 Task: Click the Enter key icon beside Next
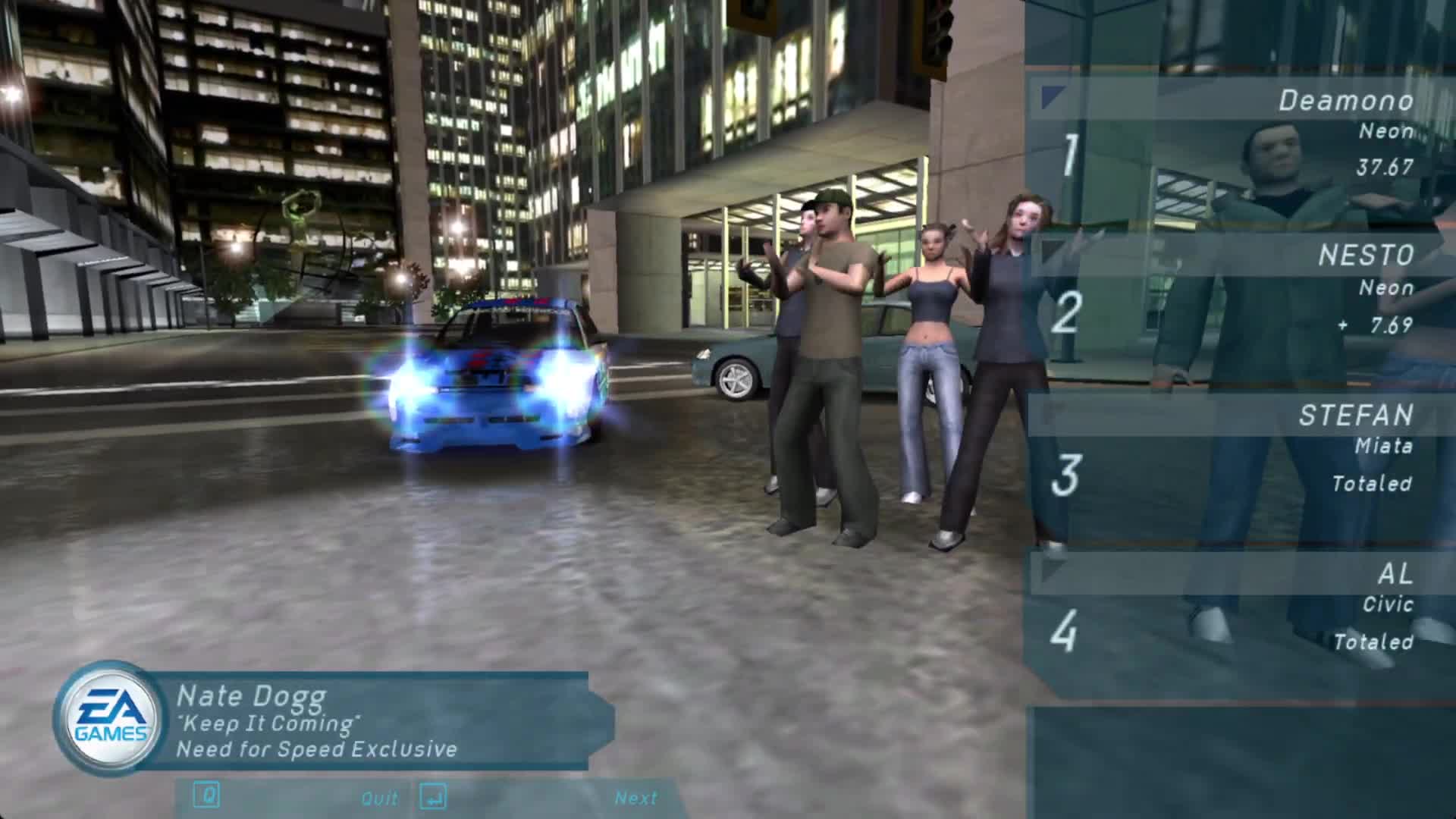click(x=436, y=798)
